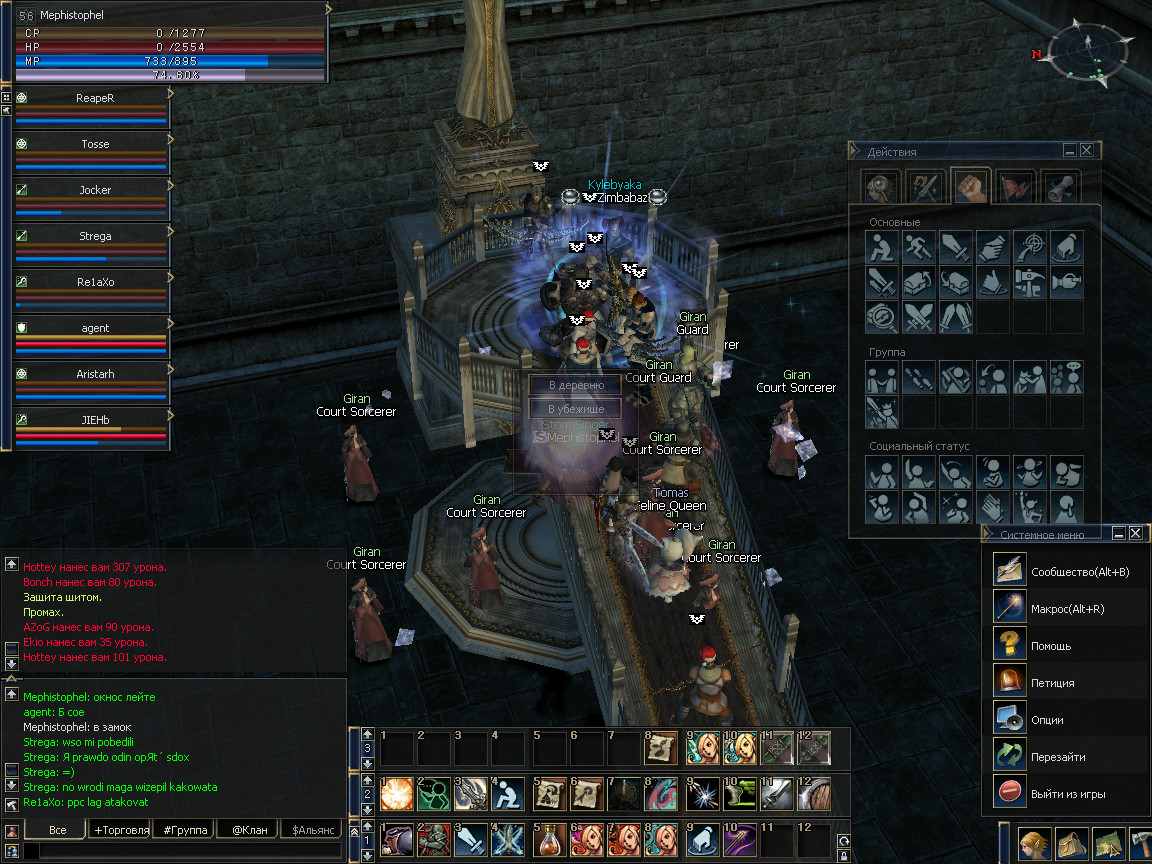
Task: Switch to the Все chat tab
Action: click(x=57, y=830)
